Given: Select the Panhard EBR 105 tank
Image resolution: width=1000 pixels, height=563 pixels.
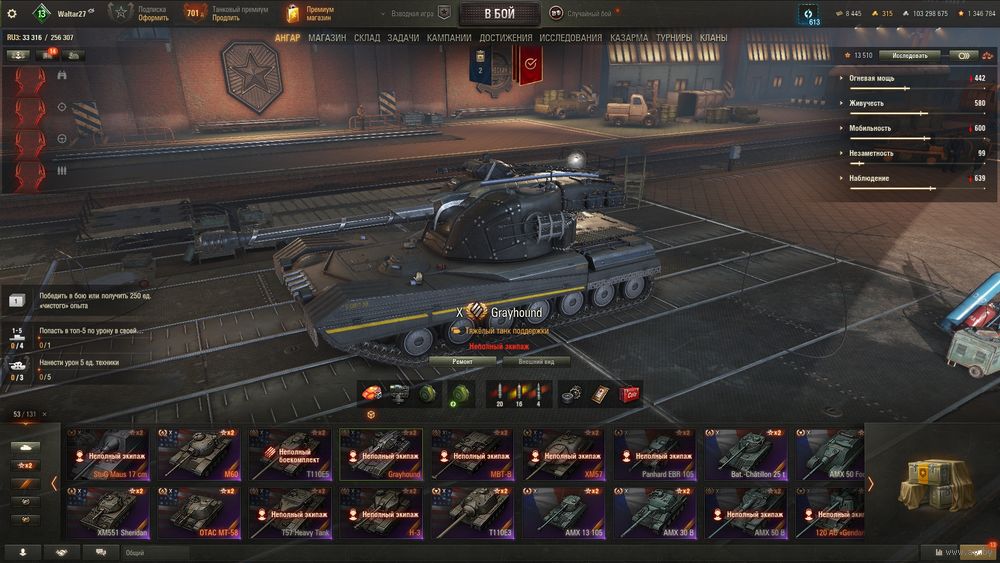Looking at the screenshot, I should point(655,455).
